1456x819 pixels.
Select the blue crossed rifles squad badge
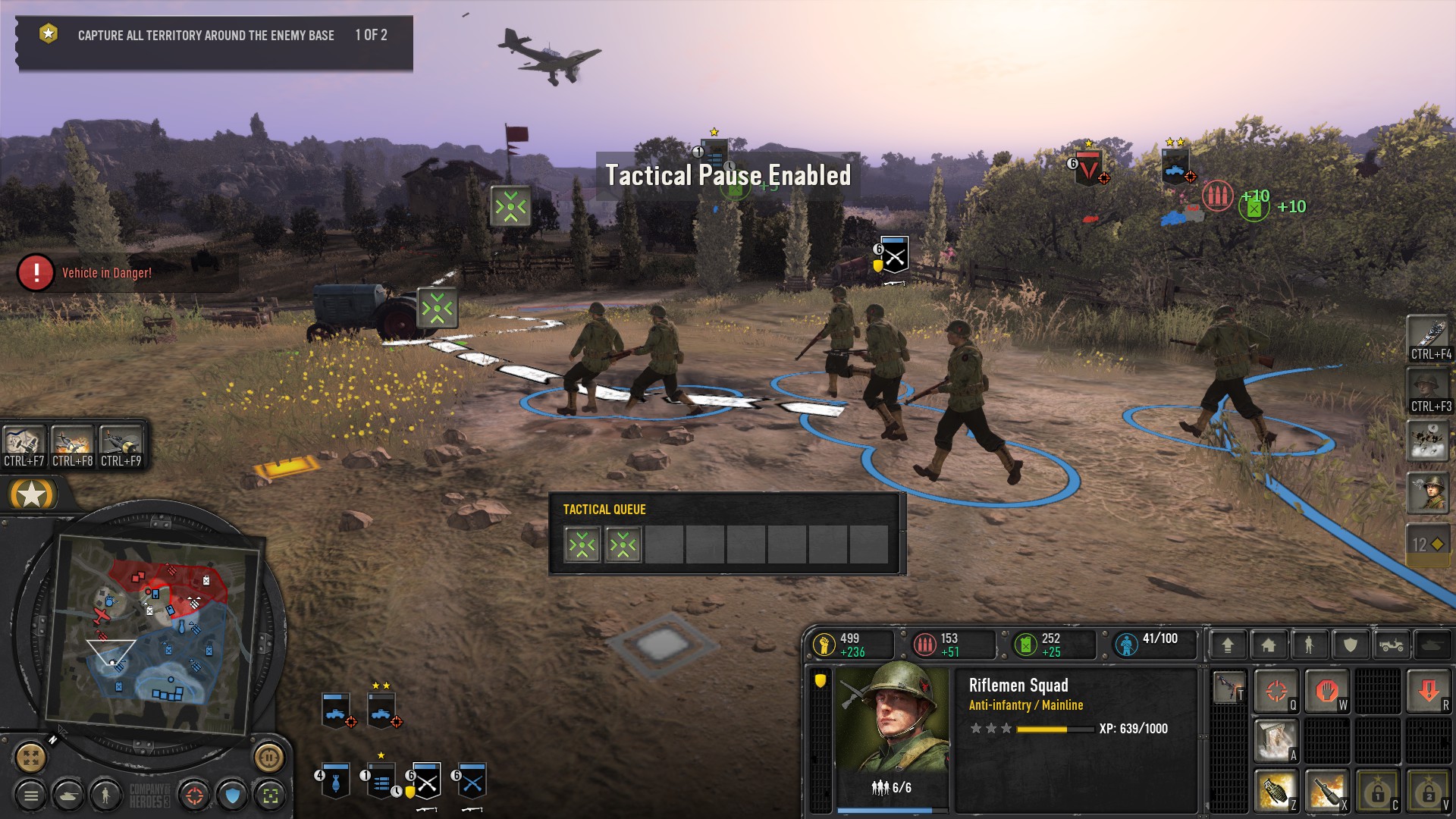(472, 781)
